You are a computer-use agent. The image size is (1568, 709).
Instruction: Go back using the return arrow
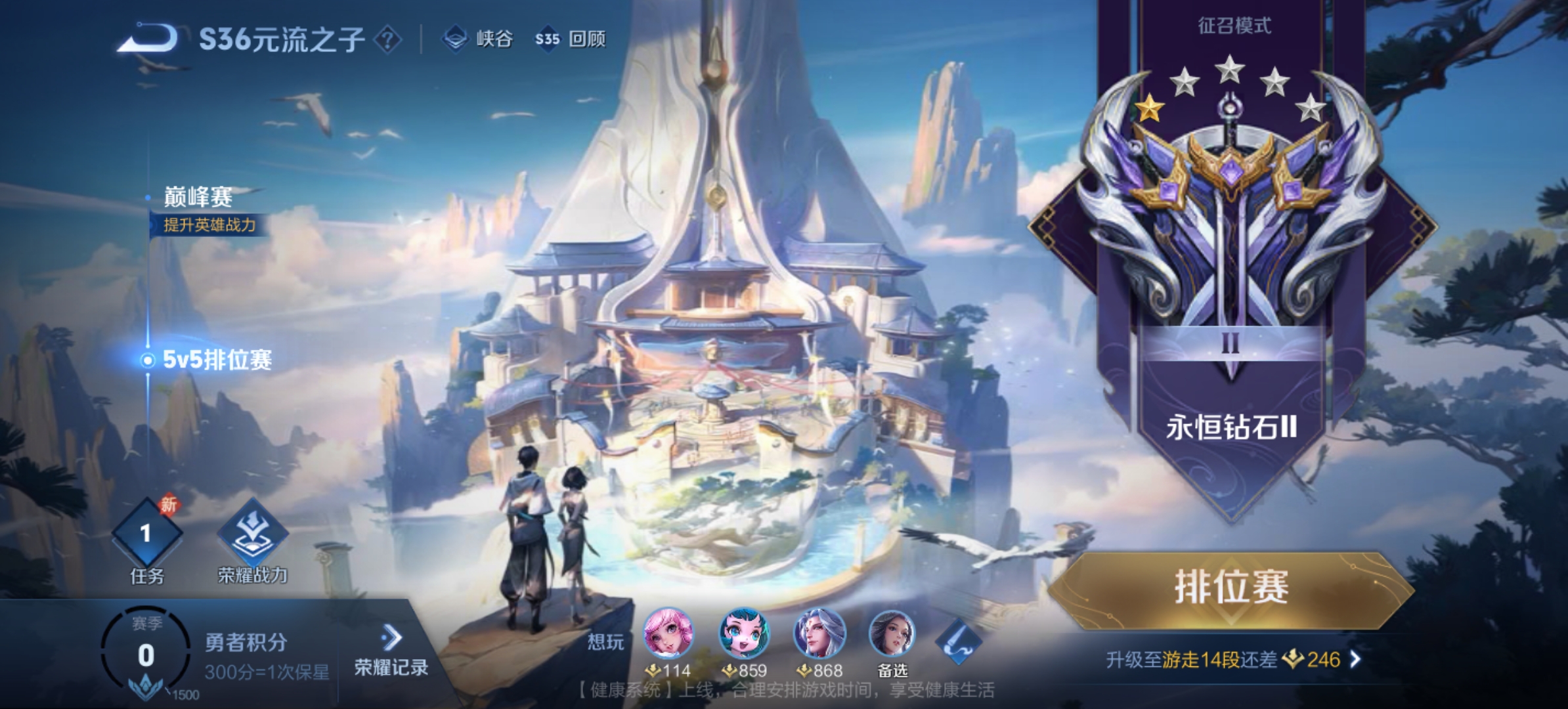[x=149, y=38]
